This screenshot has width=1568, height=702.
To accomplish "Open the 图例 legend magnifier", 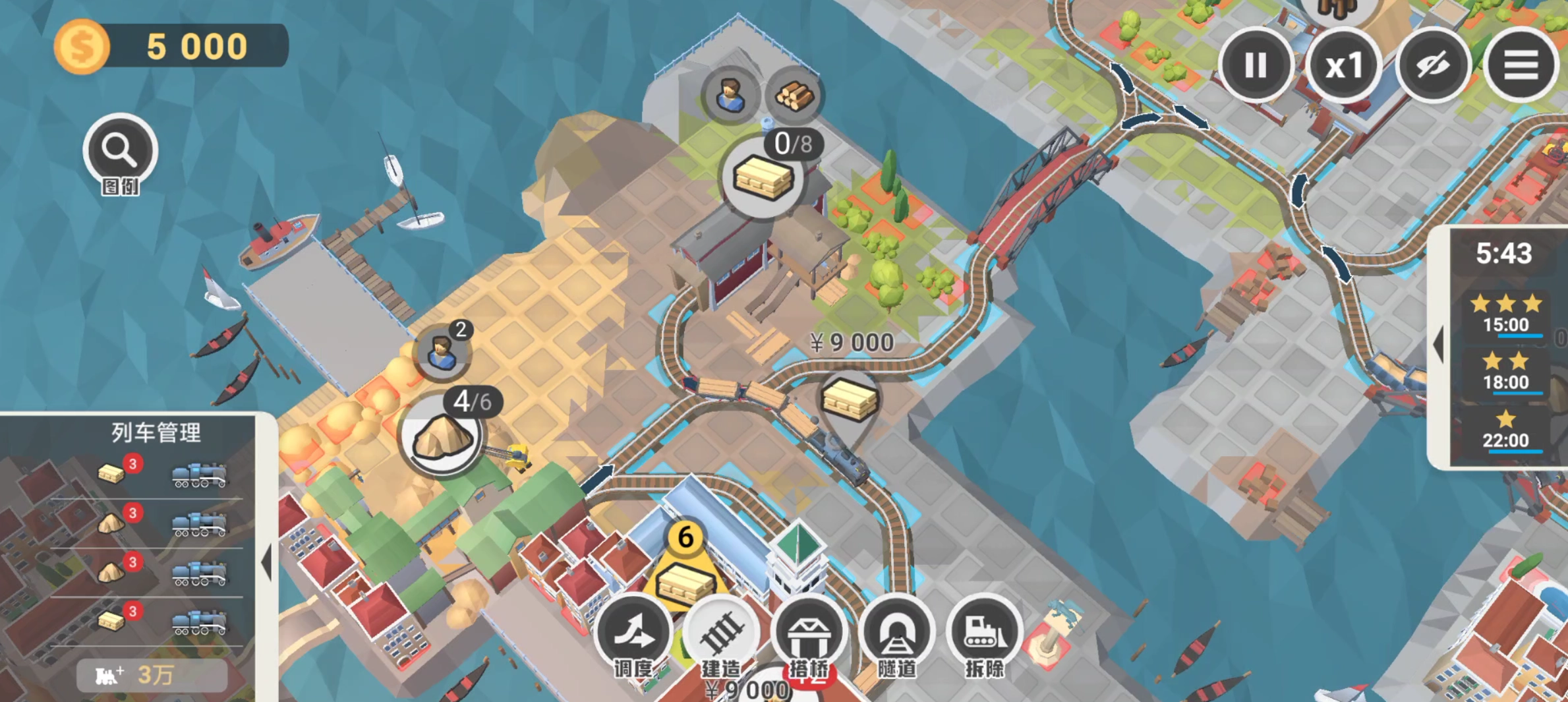I will [120, 152].
